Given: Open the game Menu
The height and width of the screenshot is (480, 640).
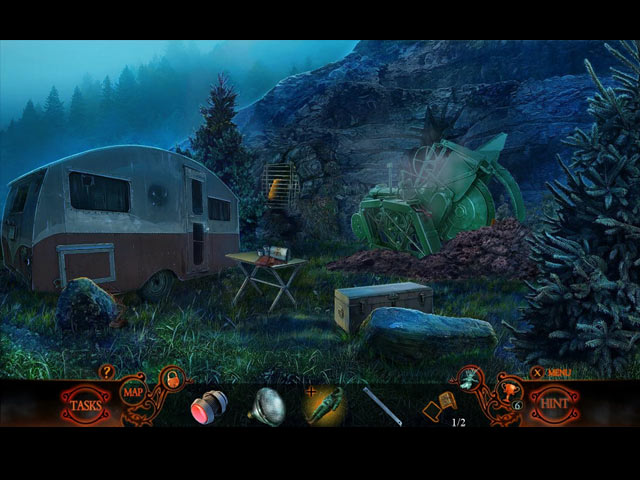Looking at the screenshot, I should click(553, 372).
